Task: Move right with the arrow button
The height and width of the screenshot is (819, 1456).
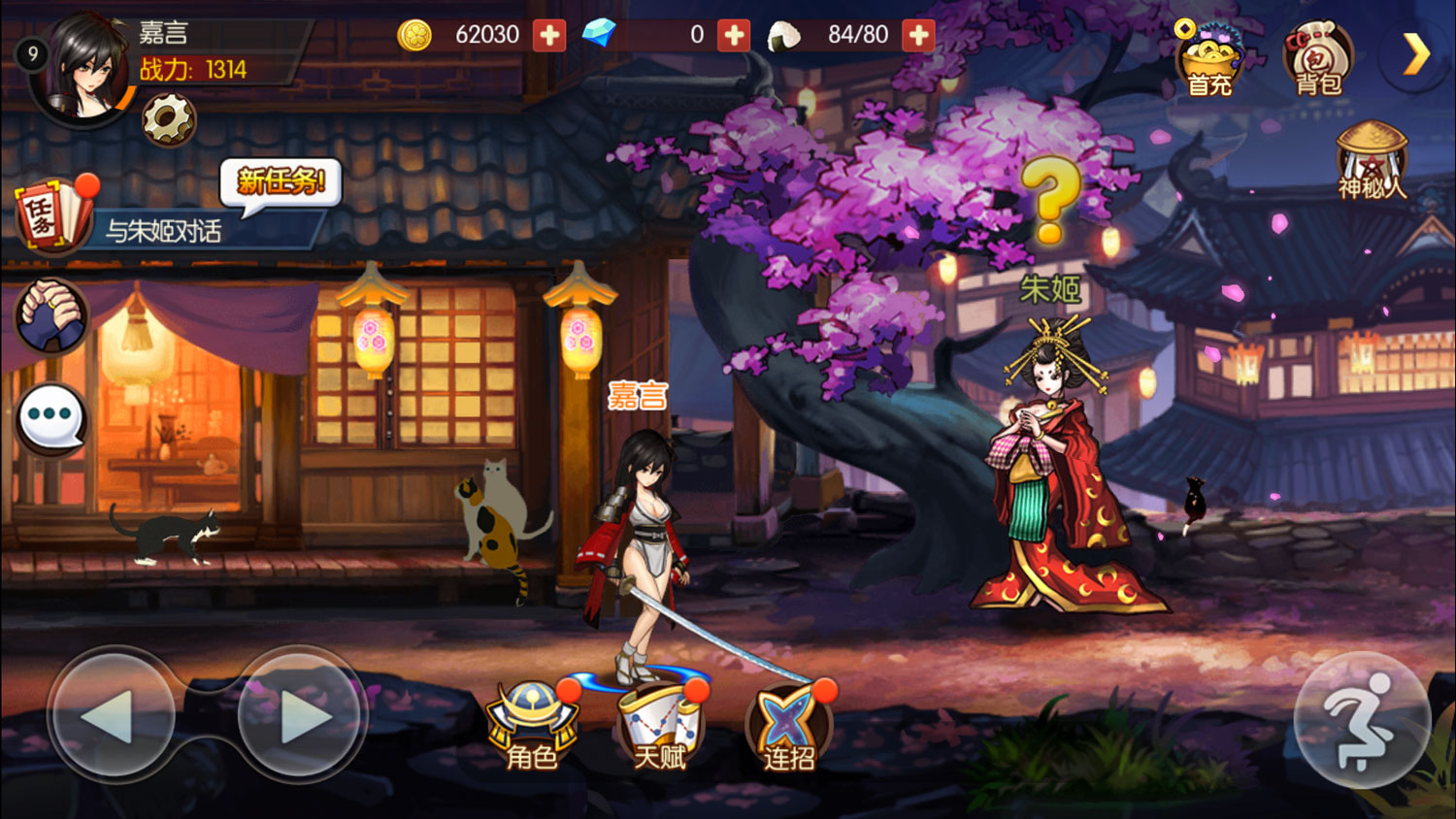Action: point(301,716)
